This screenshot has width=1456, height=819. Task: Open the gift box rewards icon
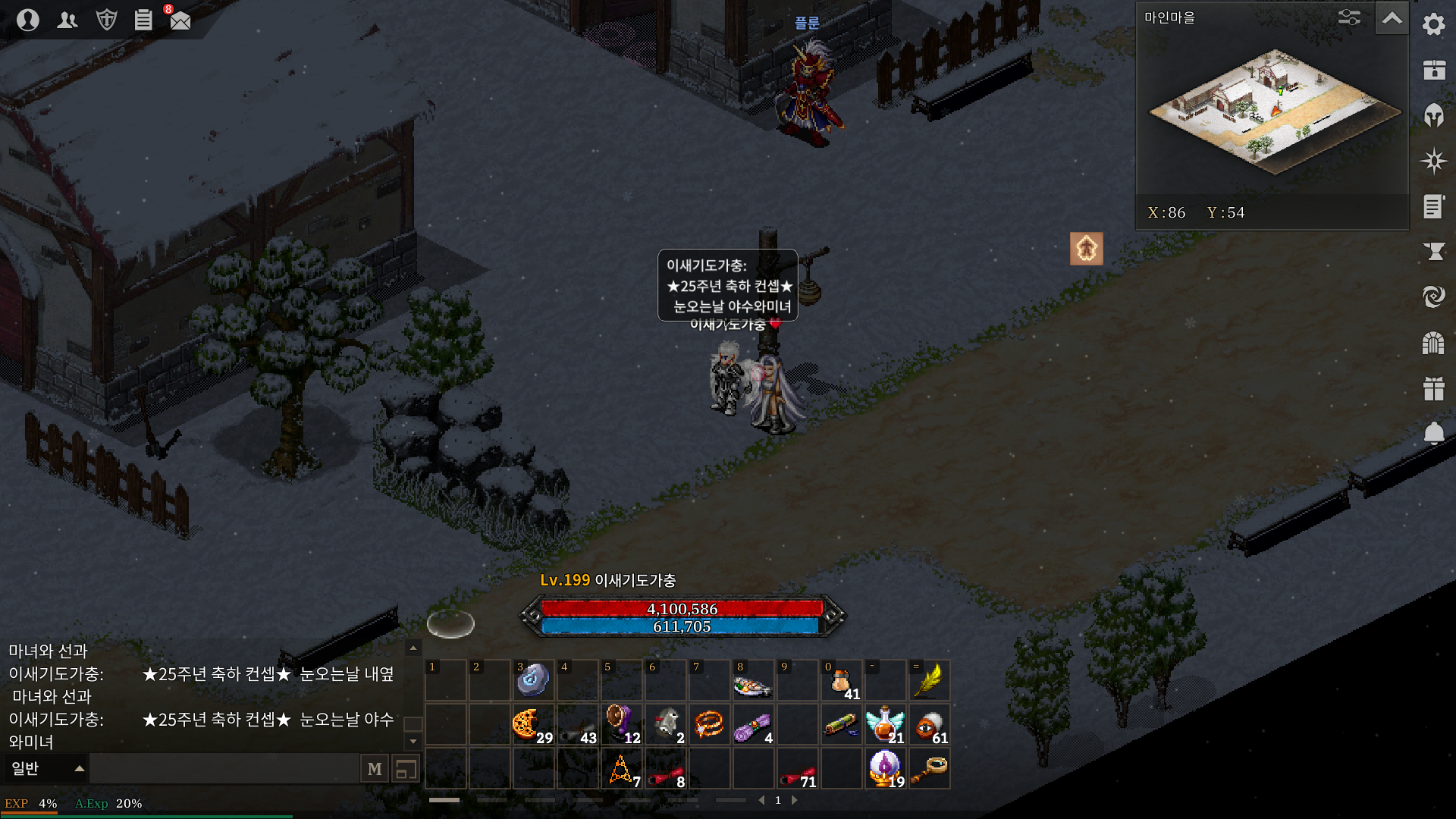(x=1433, y=388)
